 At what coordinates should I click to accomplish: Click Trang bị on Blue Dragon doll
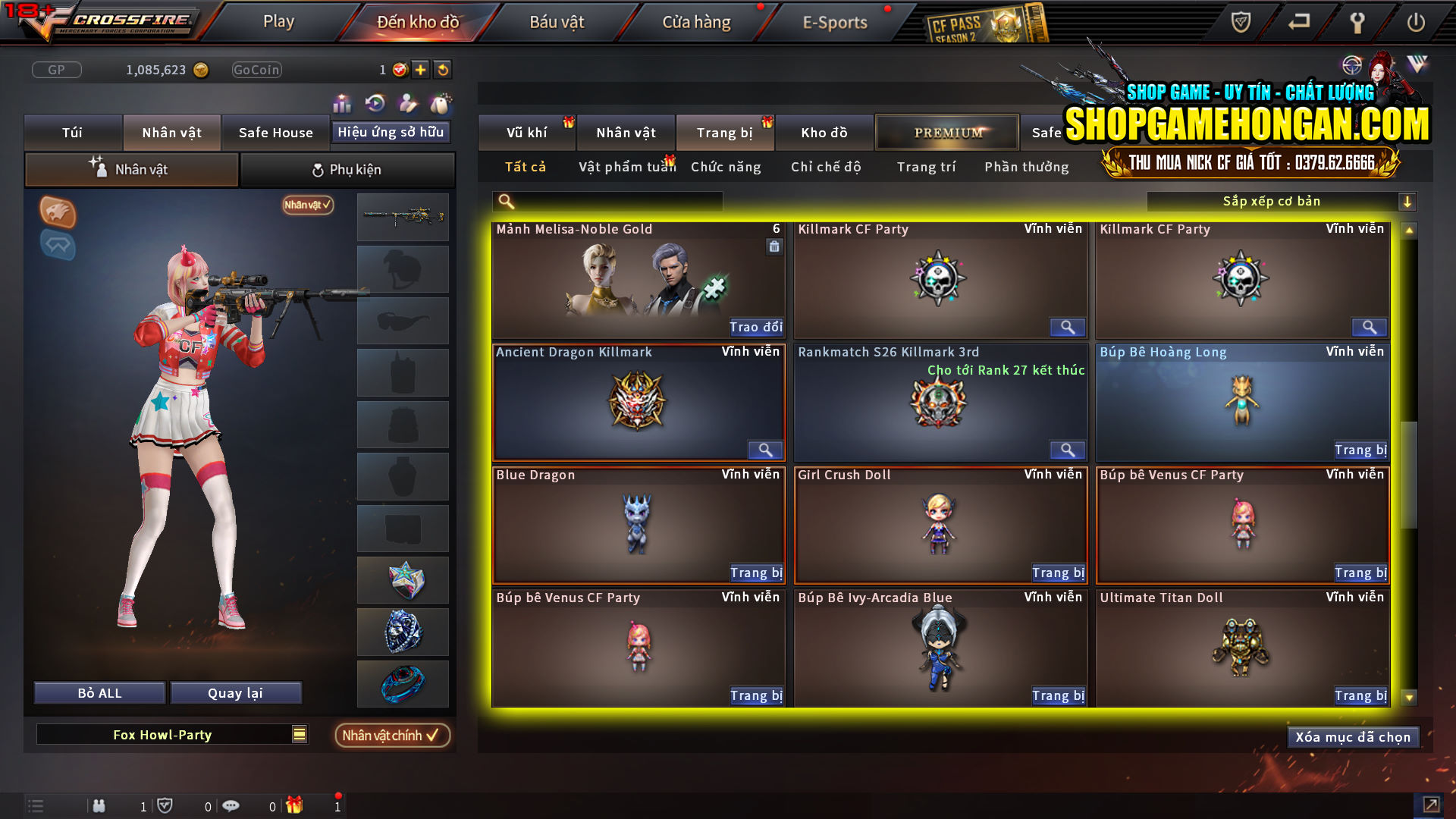click(755, 573)
